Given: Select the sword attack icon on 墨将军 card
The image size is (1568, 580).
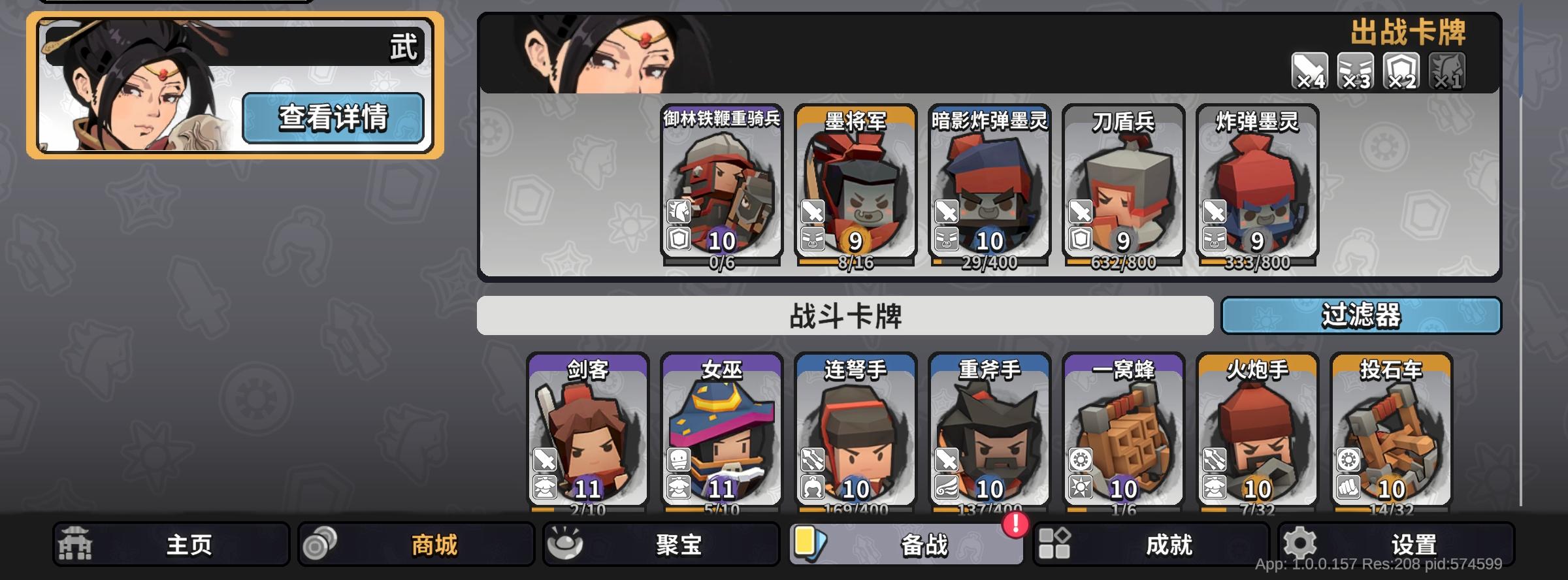Looking at the screenshot, I should click(x=813, y=212).
